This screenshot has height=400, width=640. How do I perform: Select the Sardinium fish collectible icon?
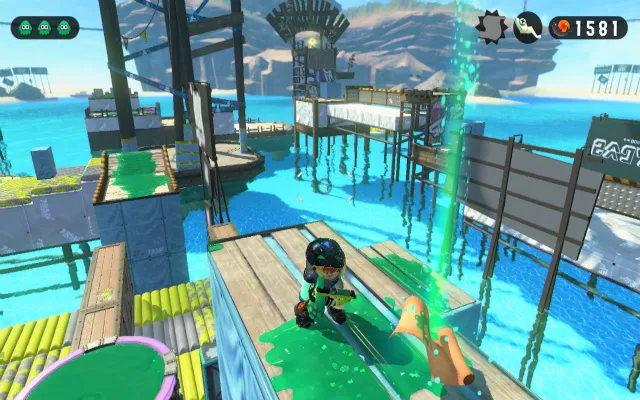(528, 27)
